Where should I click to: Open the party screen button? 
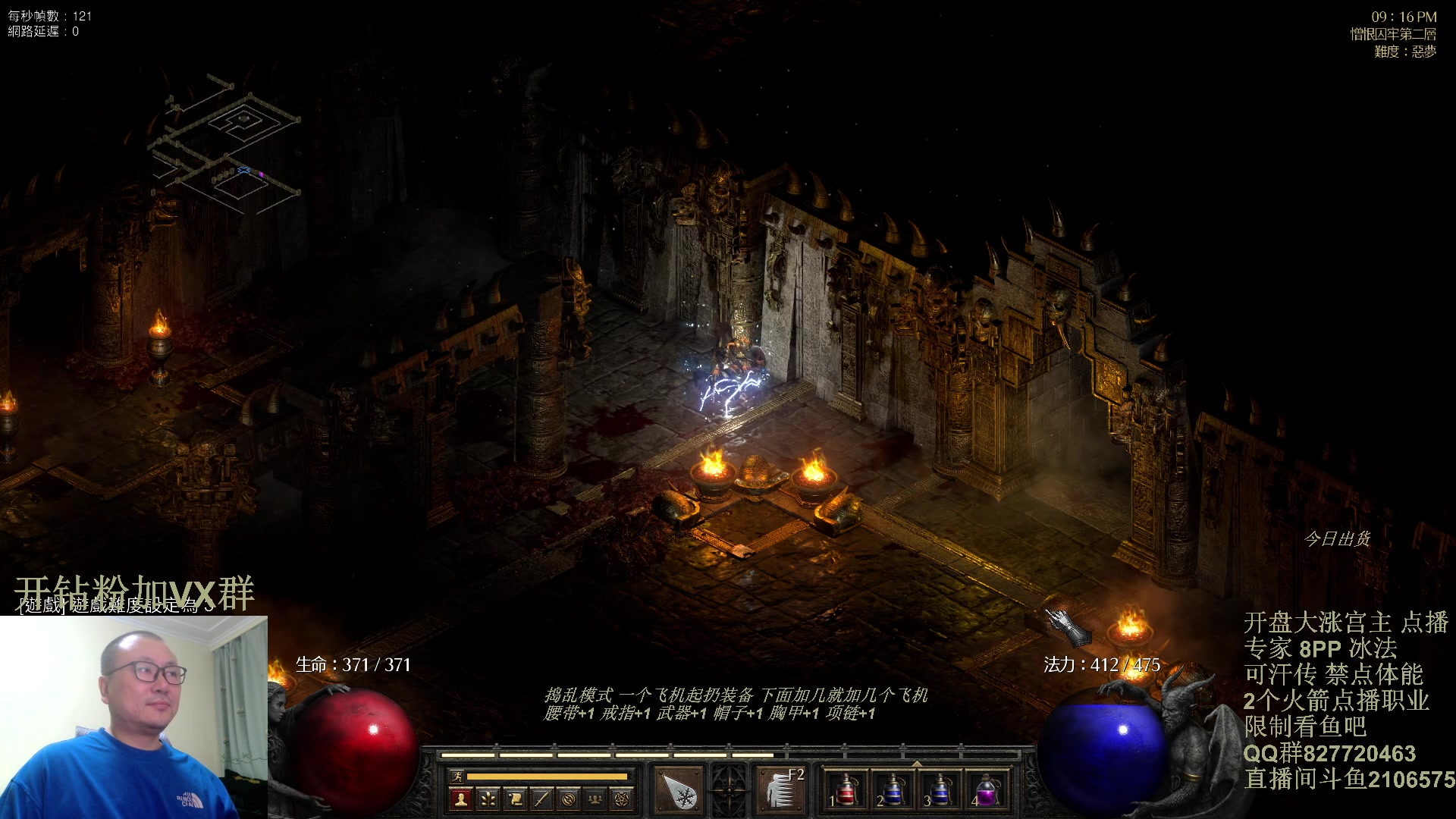click(x=596, y=799)
